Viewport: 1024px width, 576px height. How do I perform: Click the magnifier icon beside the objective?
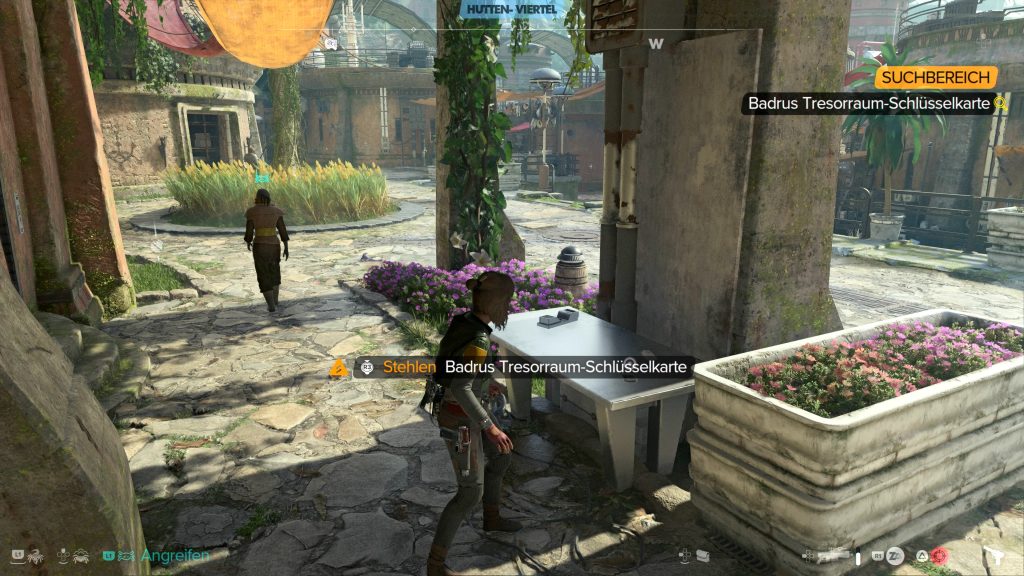coord(1000,103)
